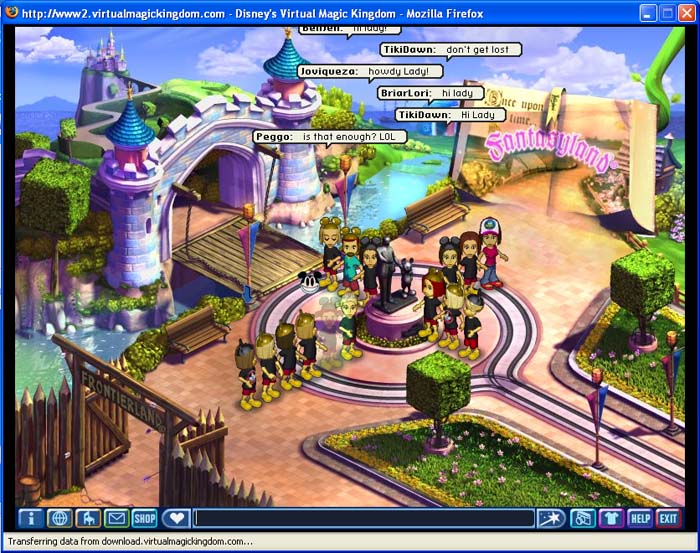700x553 pixels.
Task: Click the heart emote button
Action: 176,518
